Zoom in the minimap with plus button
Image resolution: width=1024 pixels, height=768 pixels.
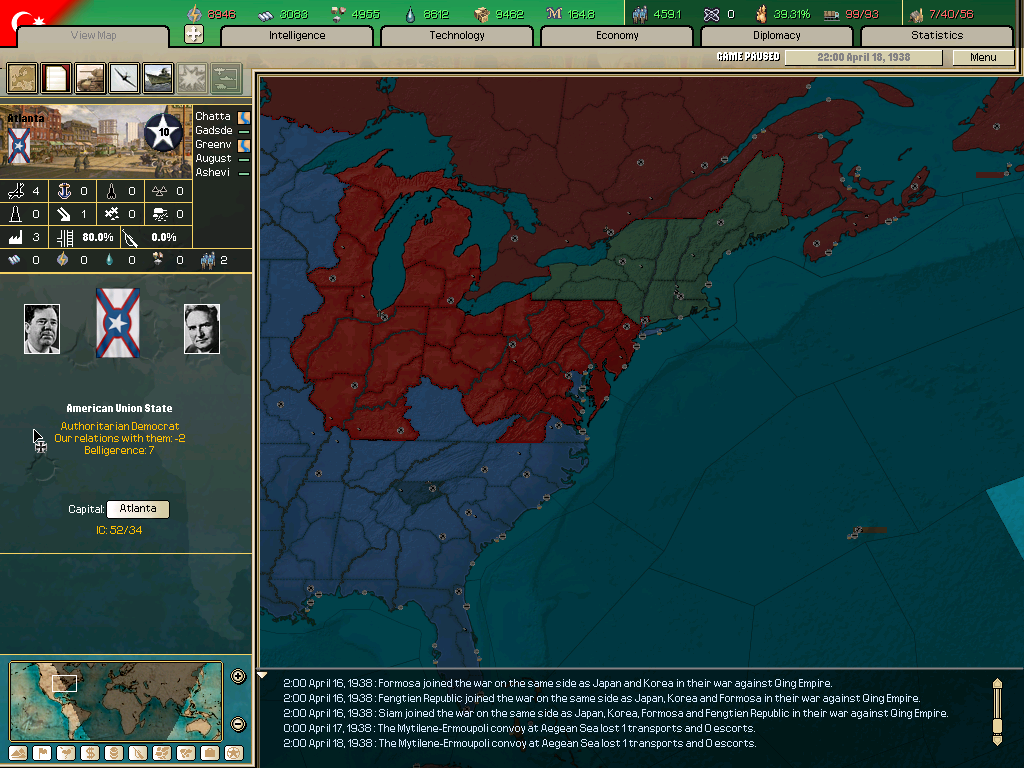pyautogui.click(x=238, y=676)
